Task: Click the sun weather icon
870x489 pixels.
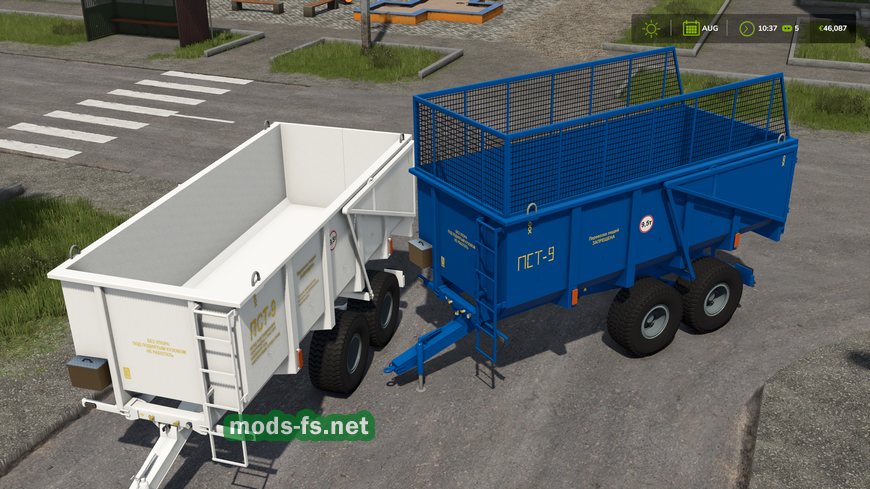Action: tap(649, 28)
